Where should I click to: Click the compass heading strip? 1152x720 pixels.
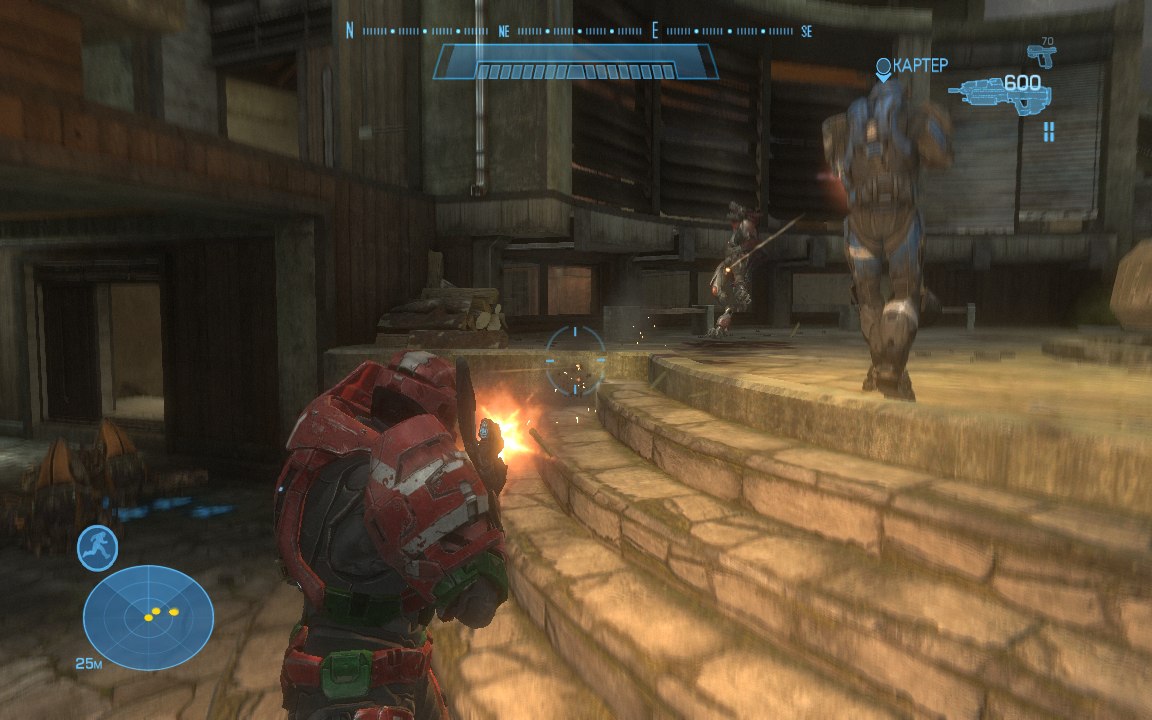578,31
